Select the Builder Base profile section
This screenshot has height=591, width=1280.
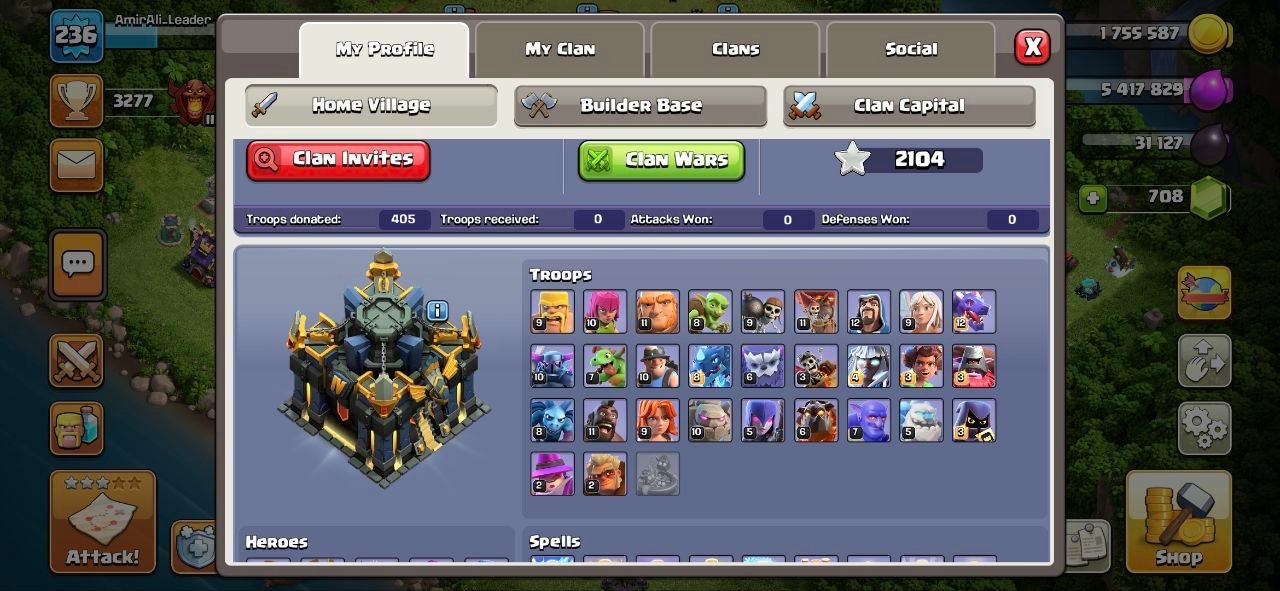point(640,105)
